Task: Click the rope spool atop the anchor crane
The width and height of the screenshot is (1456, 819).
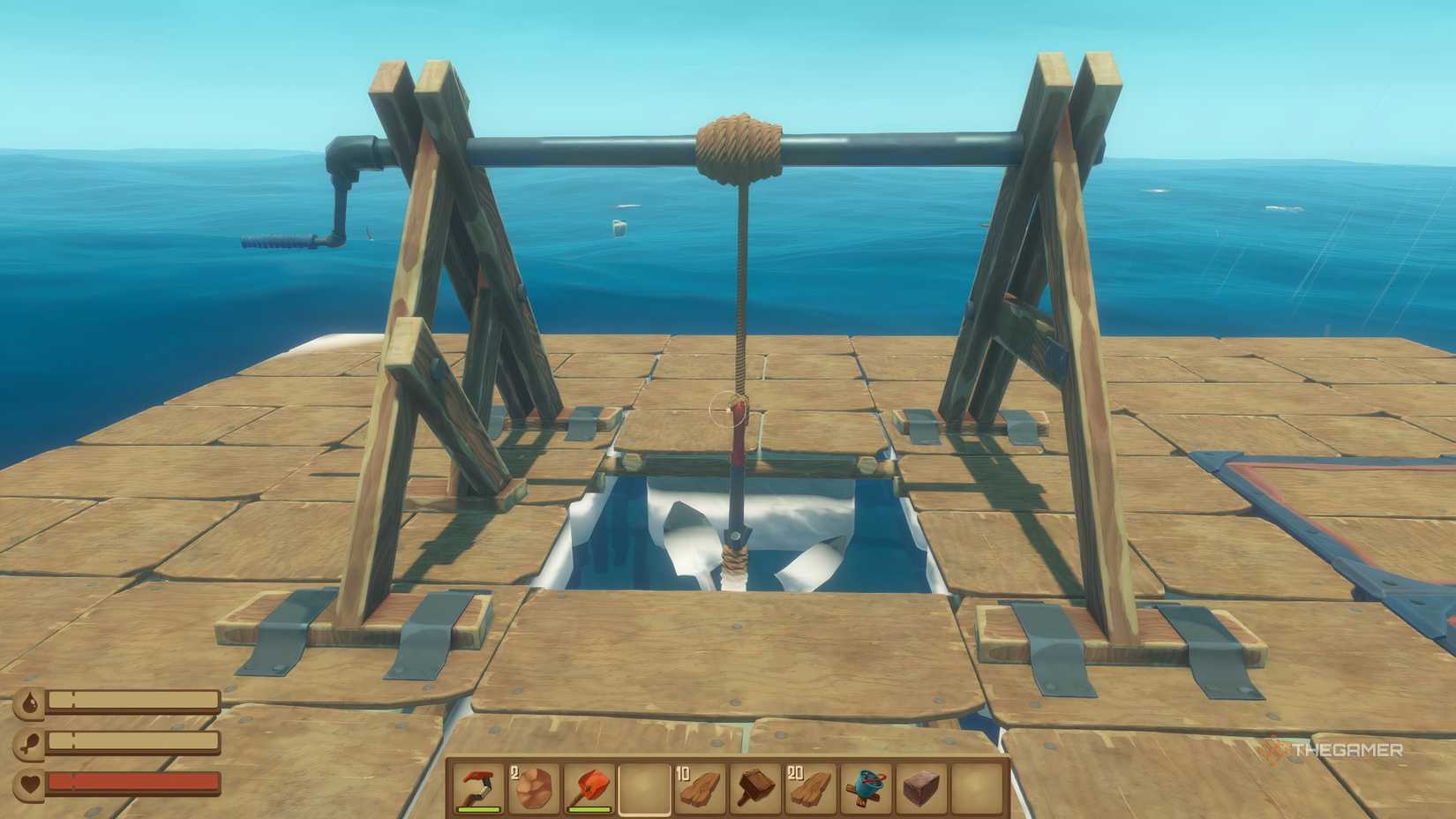Action: click(x=739, y=146)
